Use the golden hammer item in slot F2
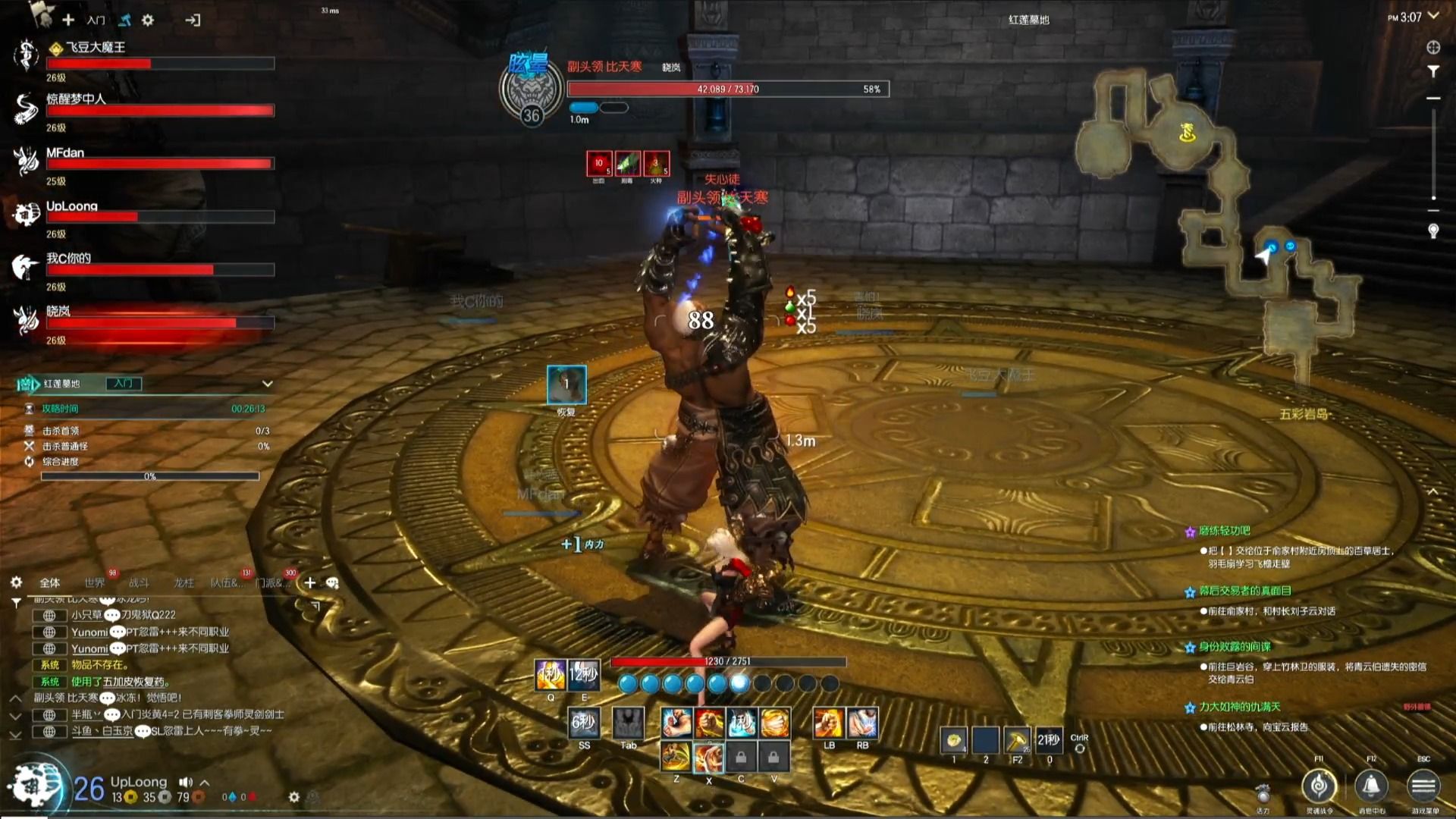The width and height of the screenshot is (1456, 819). [x=1017, y=739]
